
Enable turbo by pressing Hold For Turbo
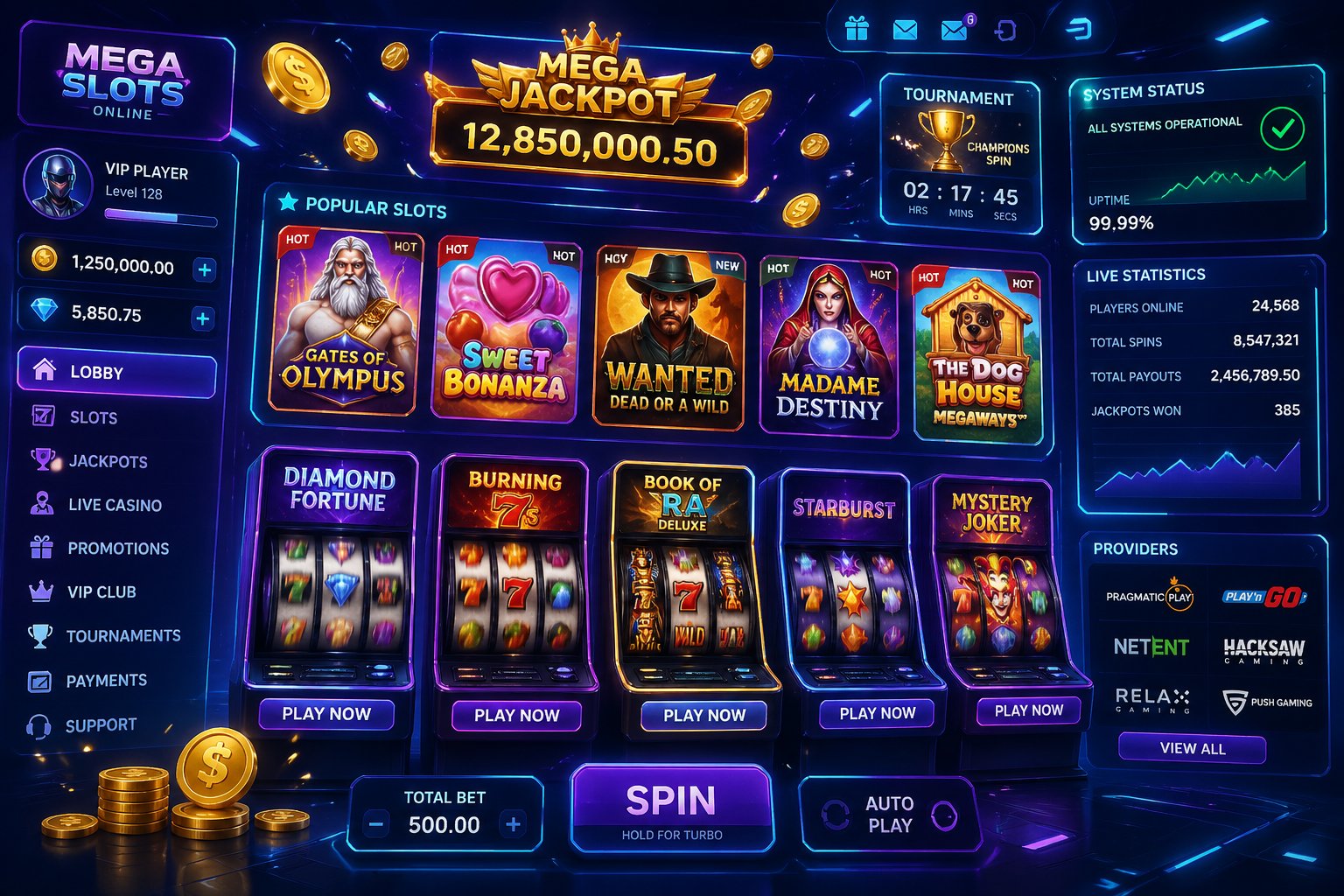pos(671,835)
